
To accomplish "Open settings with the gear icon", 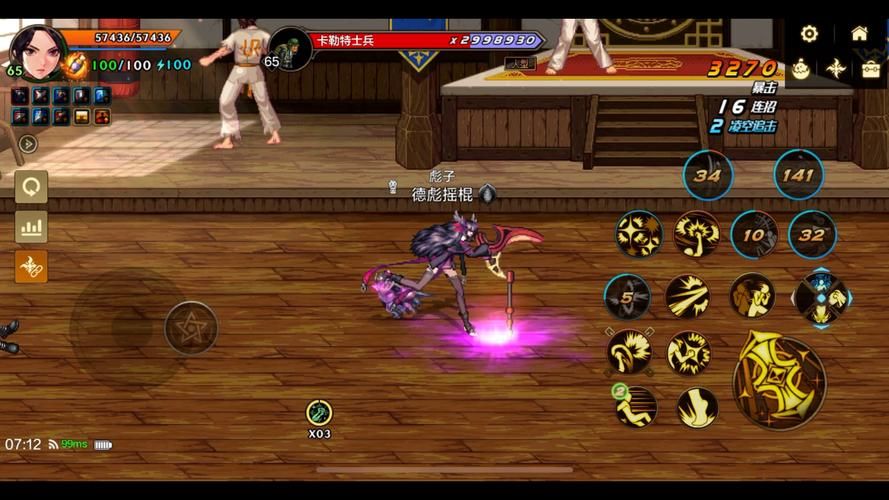I will (x=809, y=33).
